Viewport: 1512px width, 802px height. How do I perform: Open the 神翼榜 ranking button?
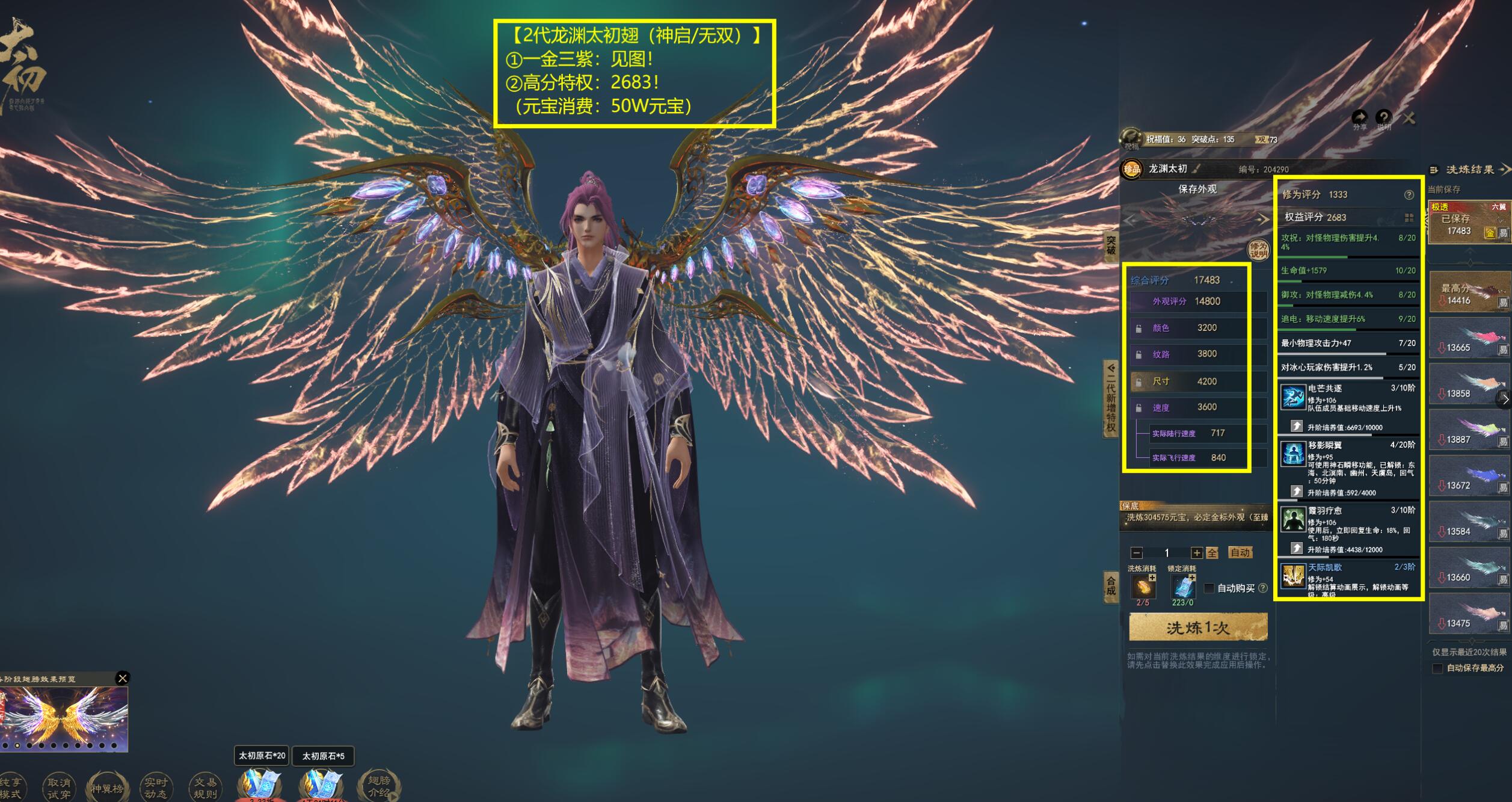coord(107,788)
